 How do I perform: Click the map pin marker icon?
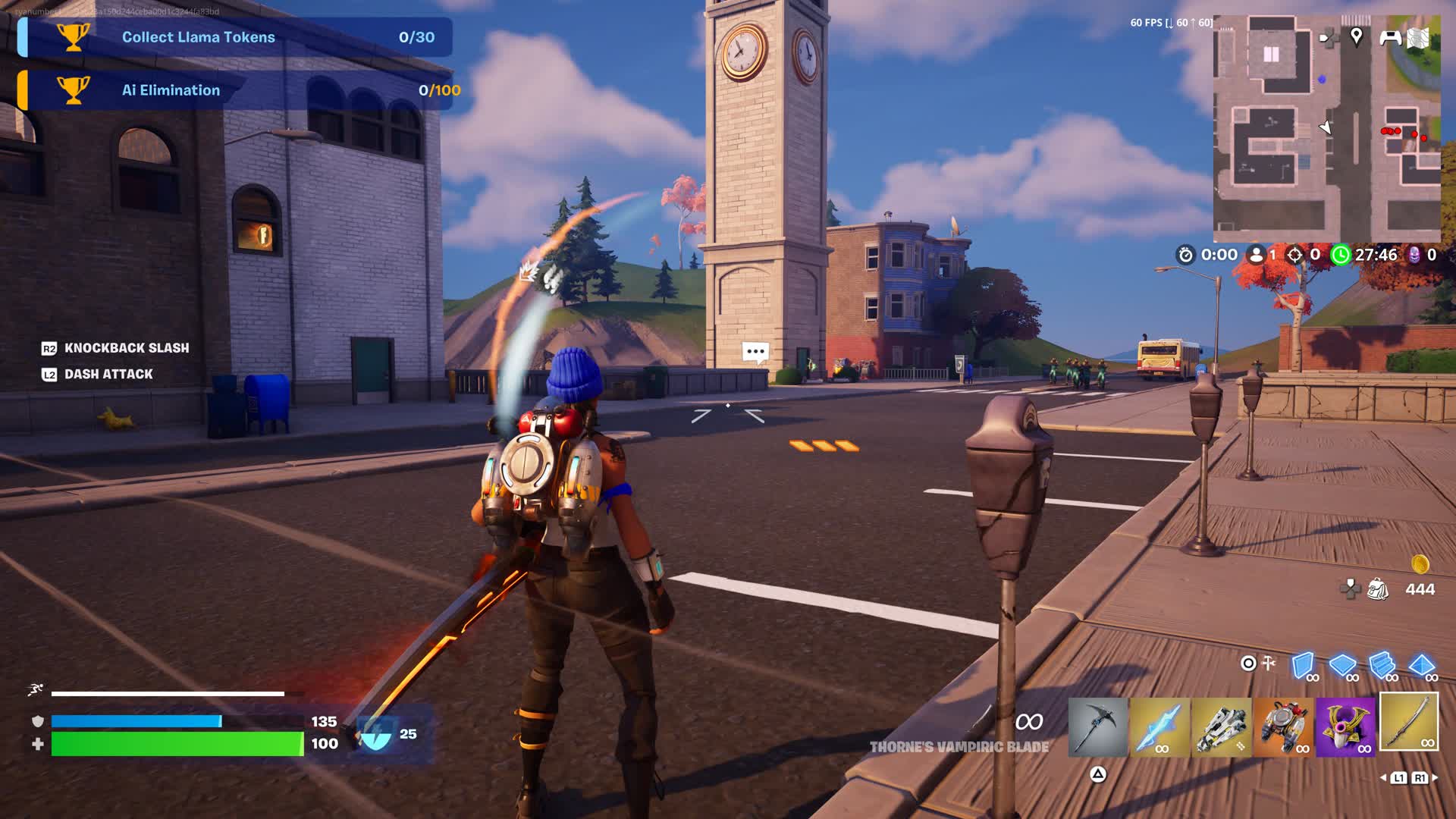[x=1357, y=36]
